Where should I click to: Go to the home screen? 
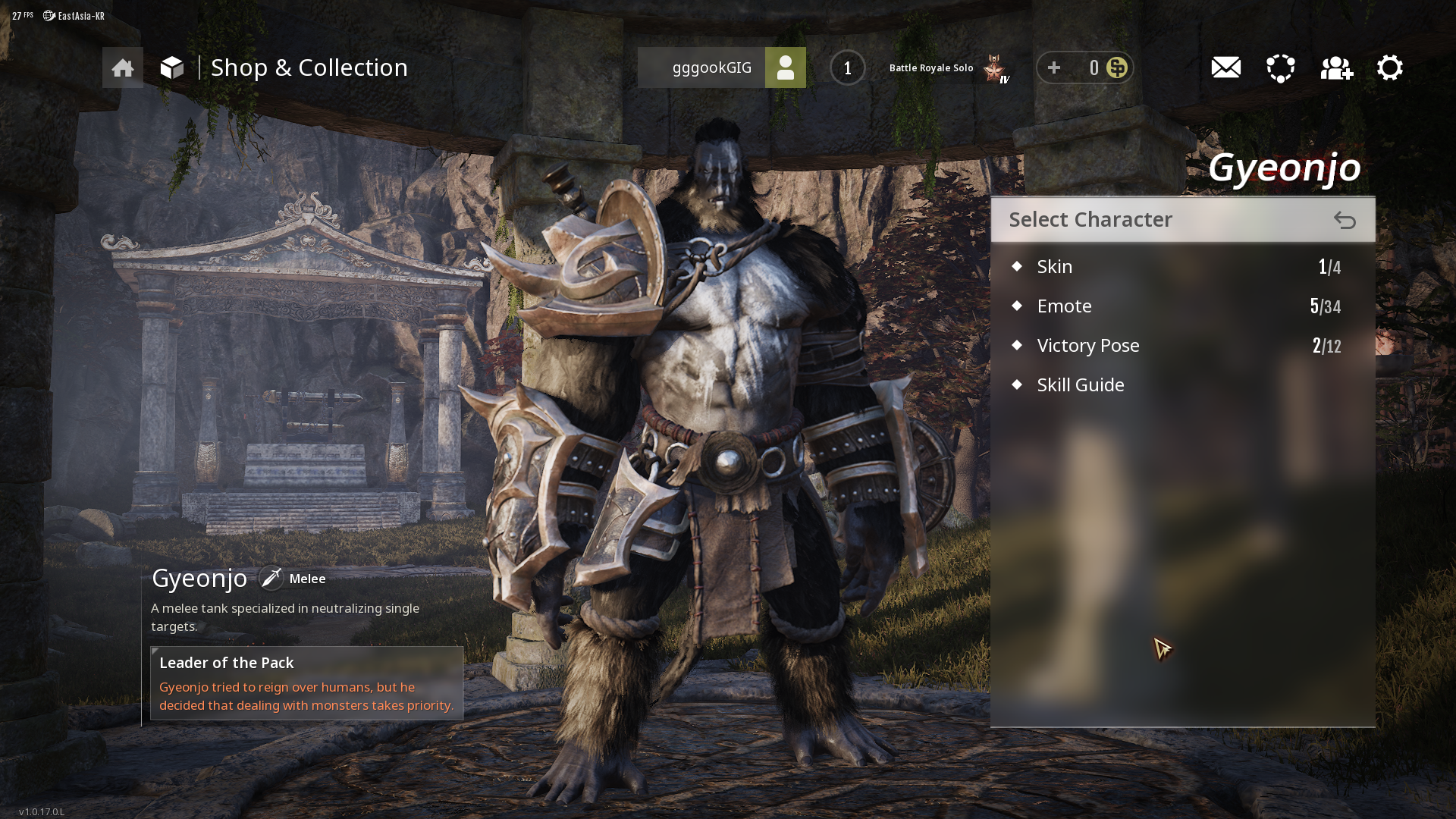point(123,68)
